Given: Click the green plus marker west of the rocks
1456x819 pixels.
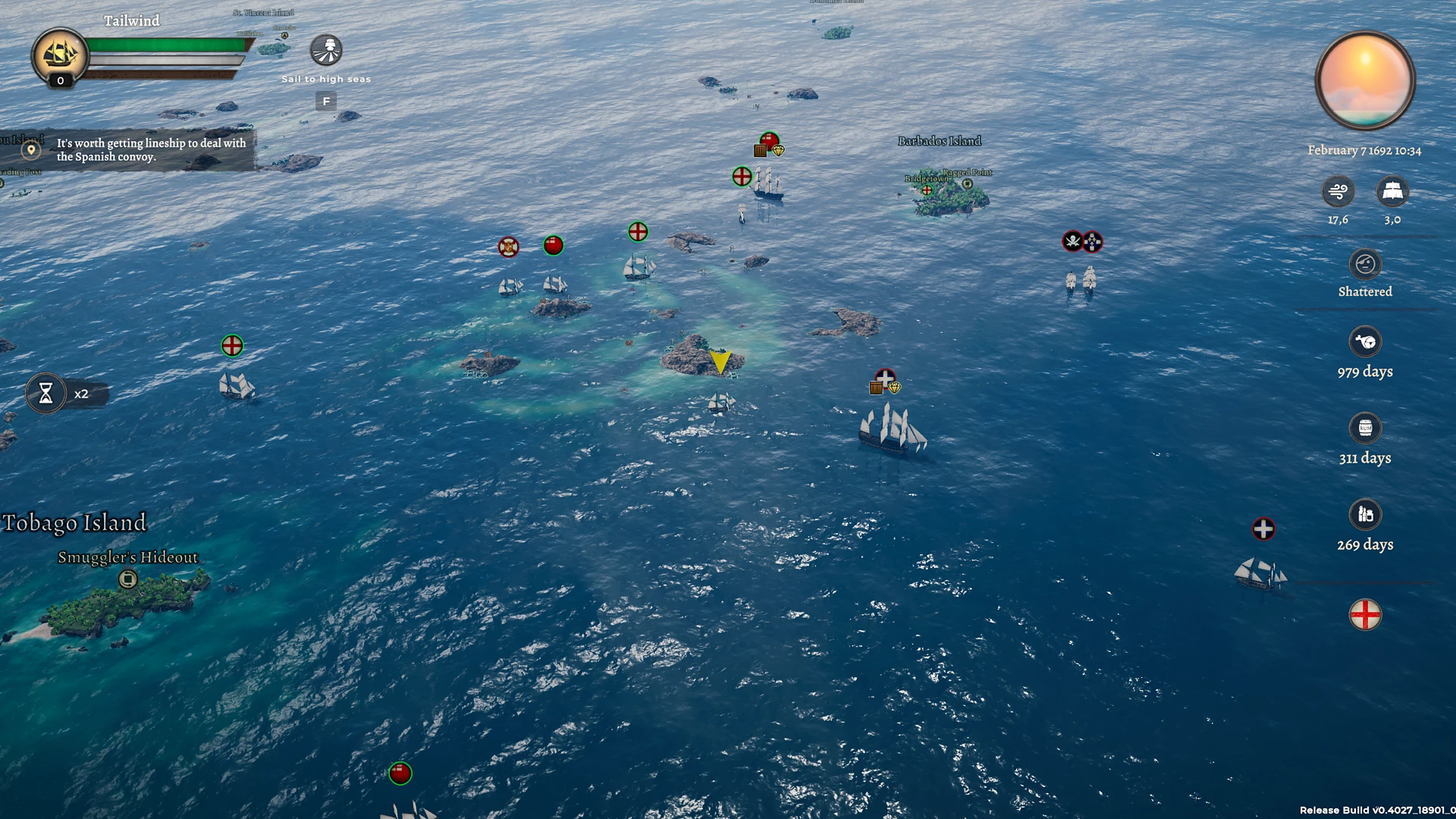Looking at the screenshot, I should coord(231,345).
